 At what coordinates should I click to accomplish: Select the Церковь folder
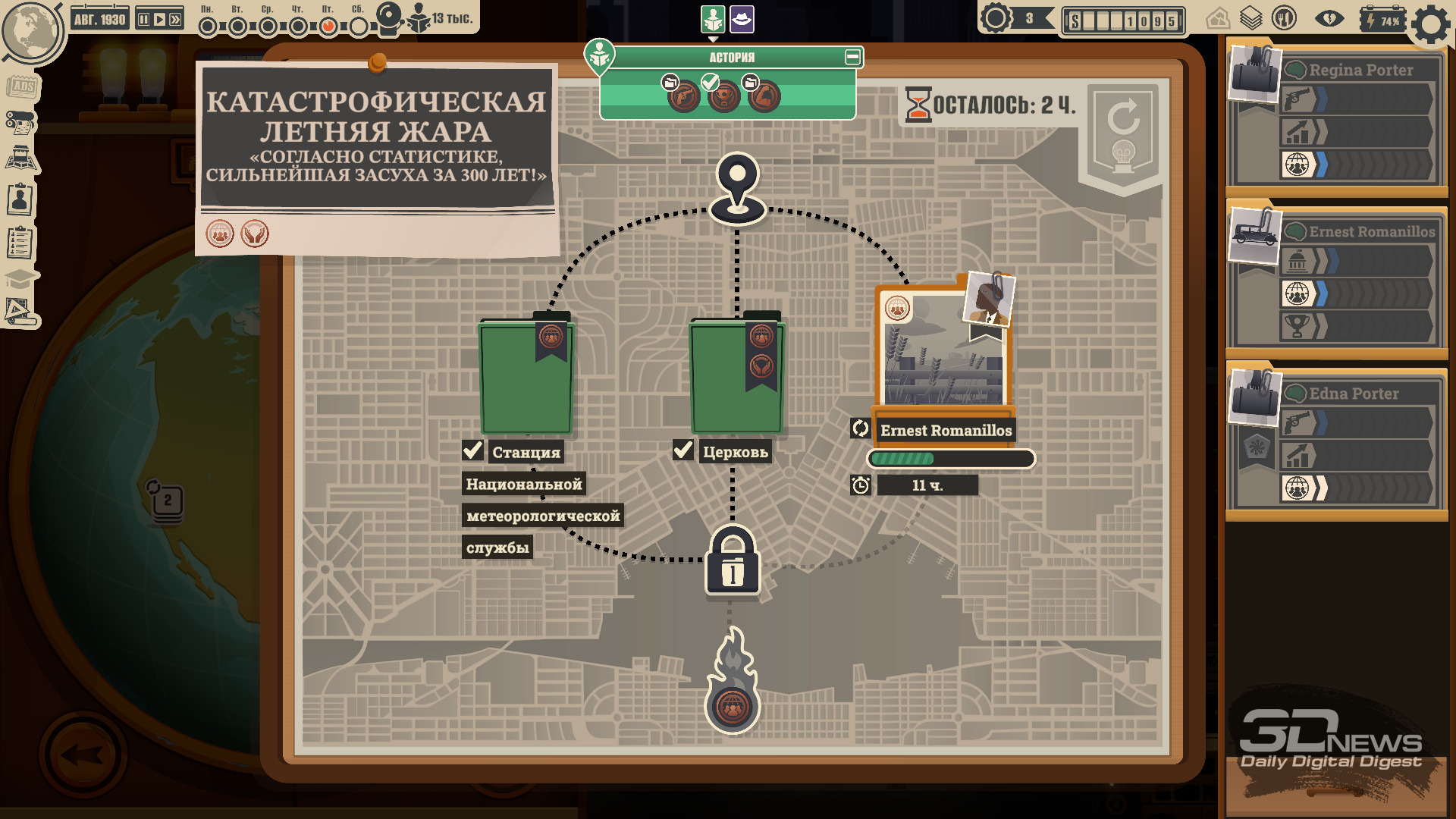coord(736,377)
